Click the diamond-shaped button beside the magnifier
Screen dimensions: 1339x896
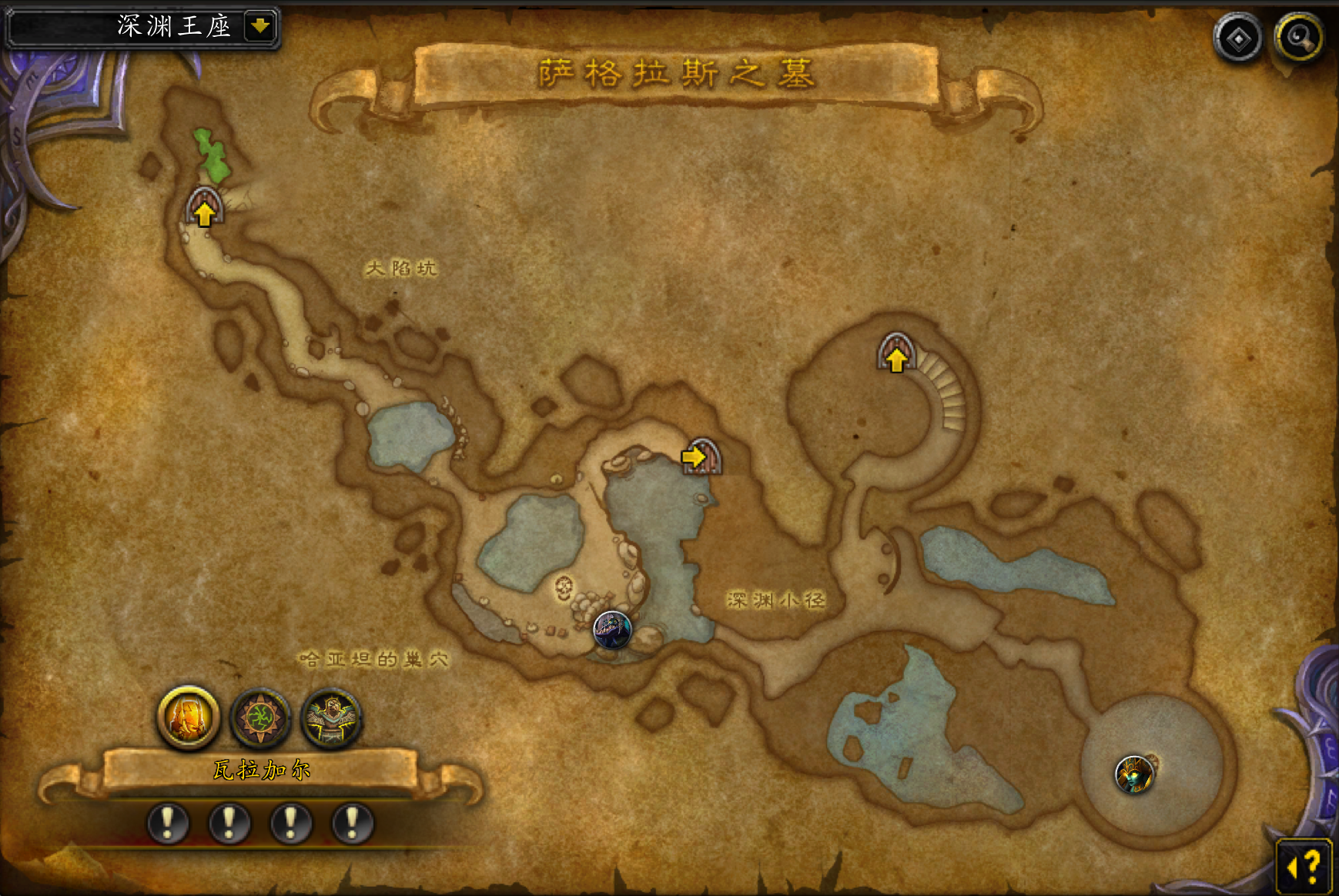click(1238, 39)
